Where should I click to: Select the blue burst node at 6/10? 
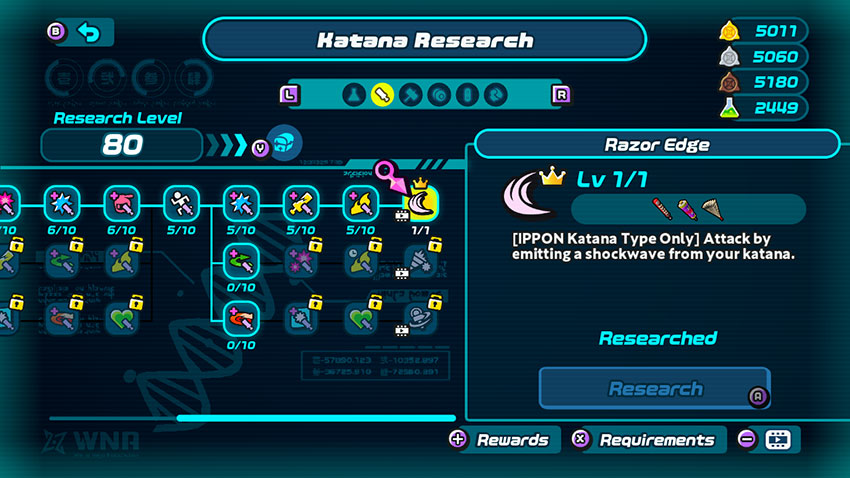point(61,205)
